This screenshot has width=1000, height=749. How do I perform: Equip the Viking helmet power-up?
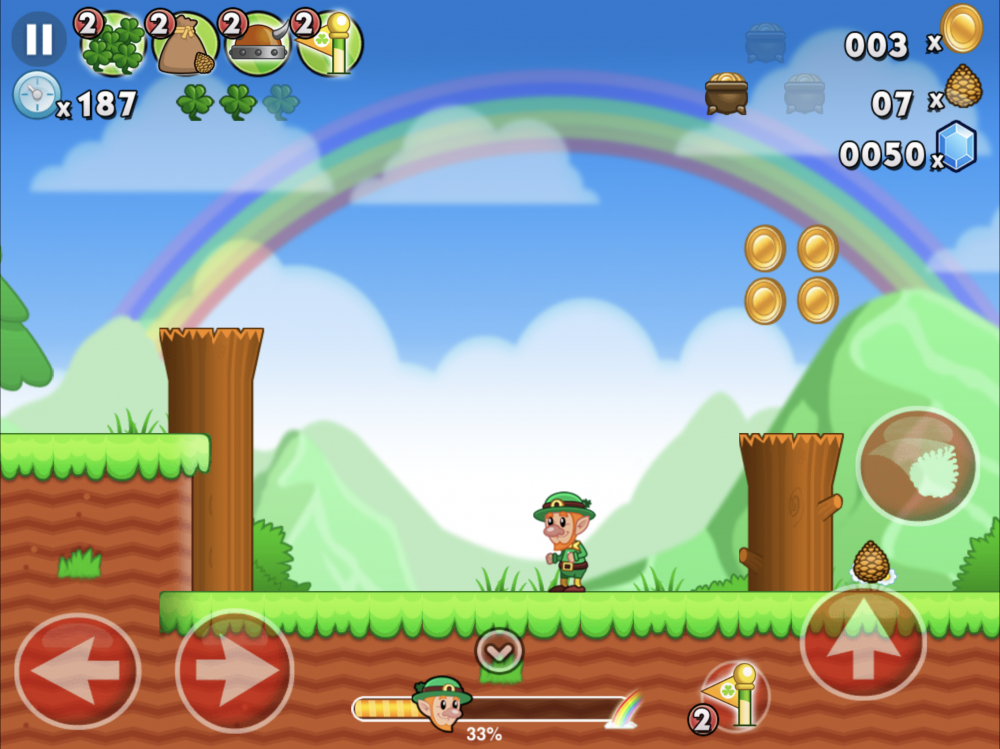(257, 44)
